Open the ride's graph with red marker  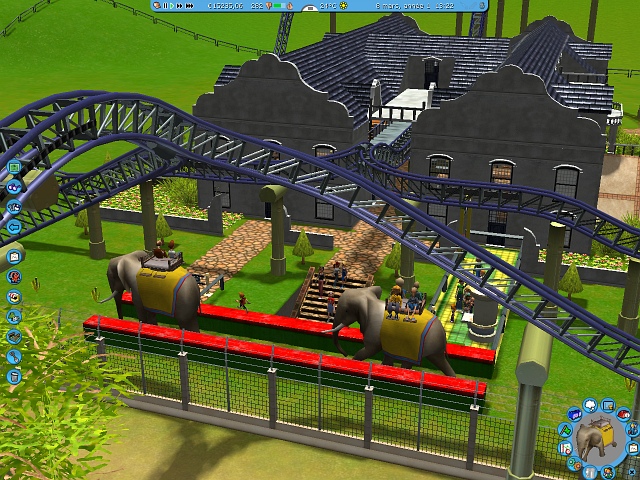coord(566,448)
